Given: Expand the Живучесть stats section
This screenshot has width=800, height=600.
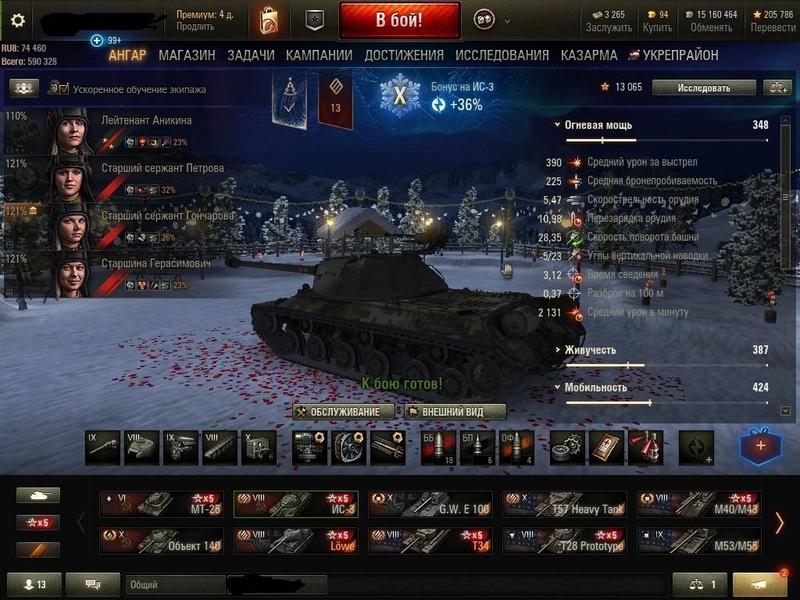Looking at the screenshot, I should point(588,350).
